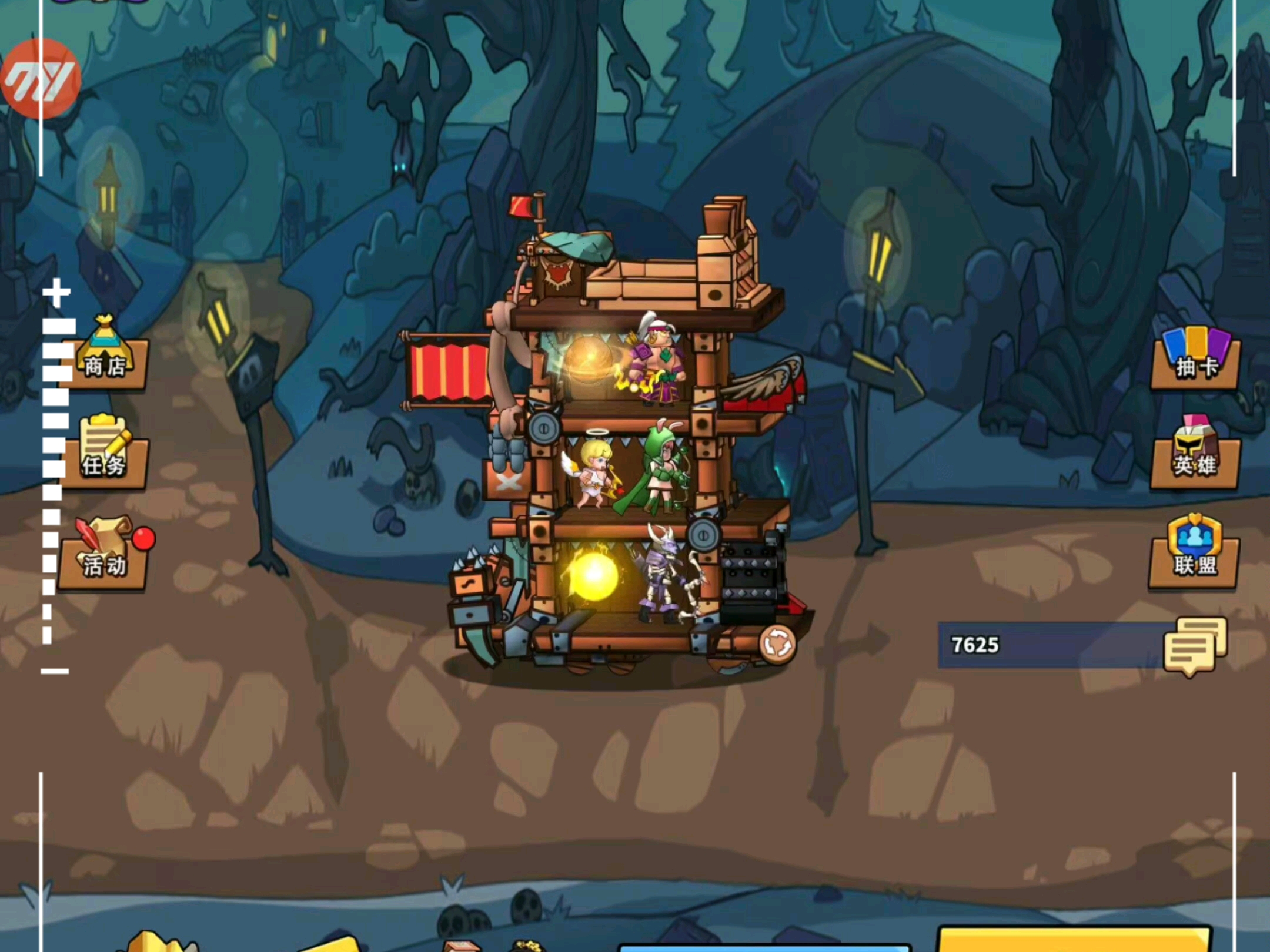Open the 联盟 alliance menu
The height and width of the screenshot is (952, 1270).
1194,554
